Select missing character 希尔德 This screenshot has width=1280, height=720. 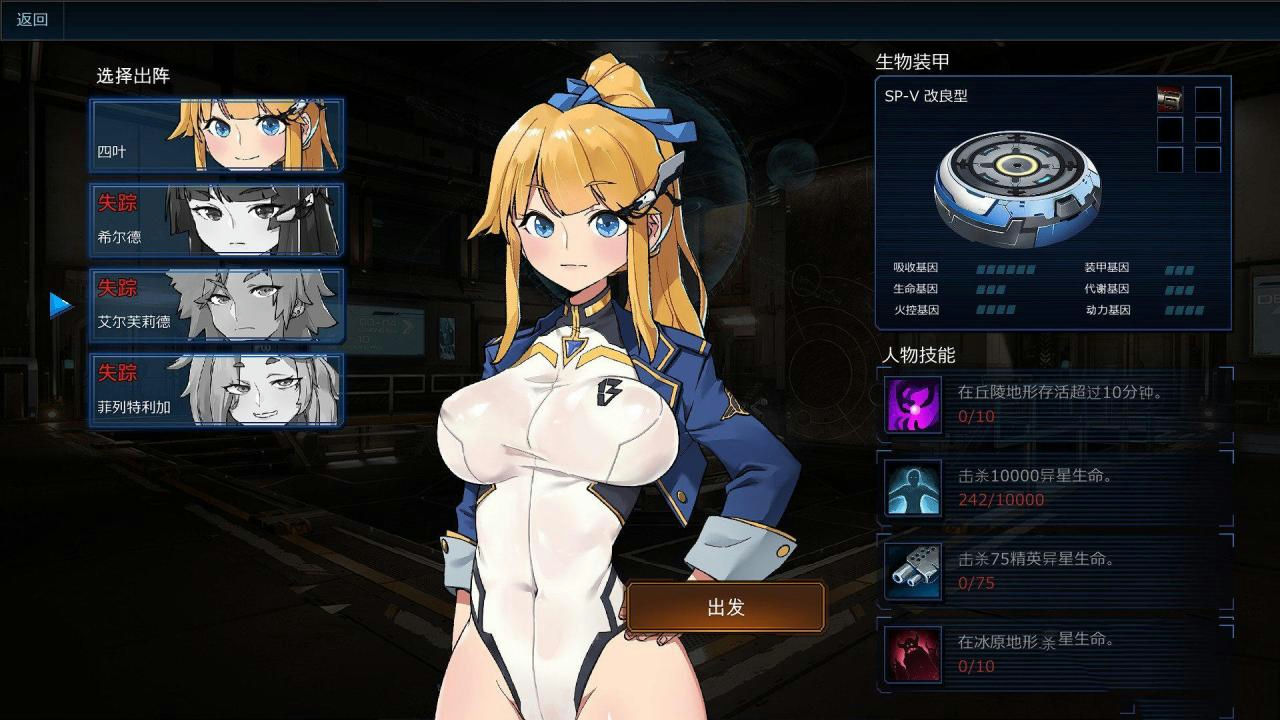pyautogui.click(x=215, y=220)
